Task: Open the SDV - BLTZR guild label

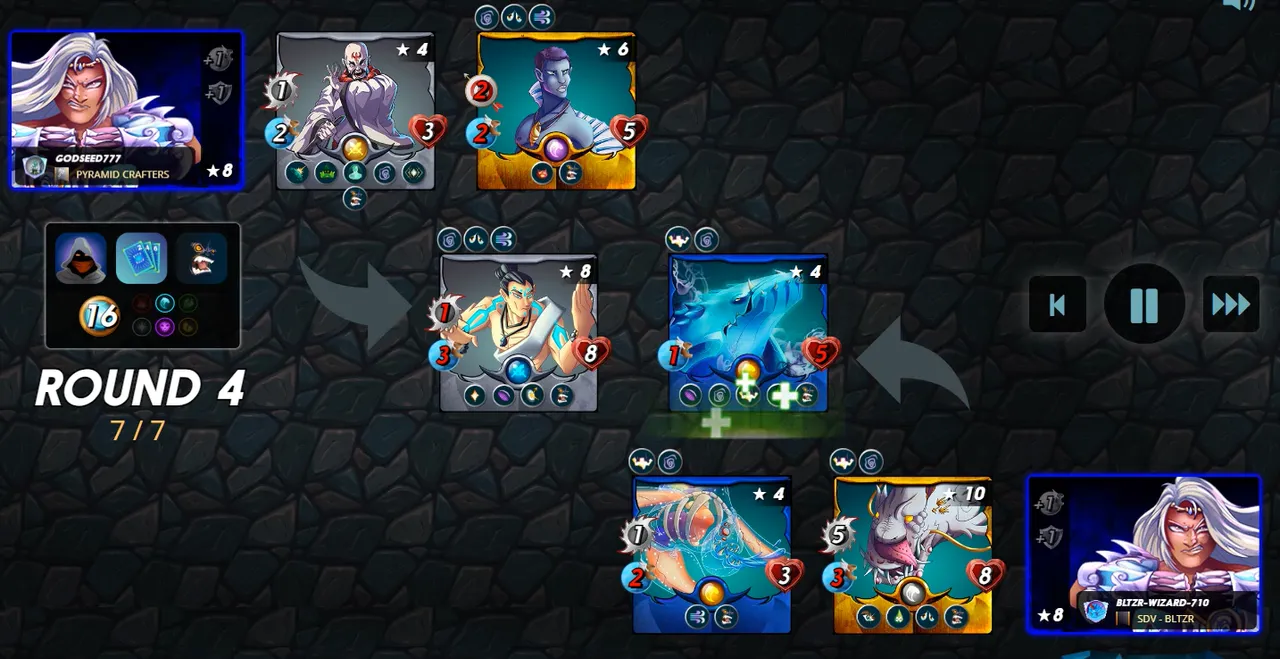Action: (x=1165, y=618)
